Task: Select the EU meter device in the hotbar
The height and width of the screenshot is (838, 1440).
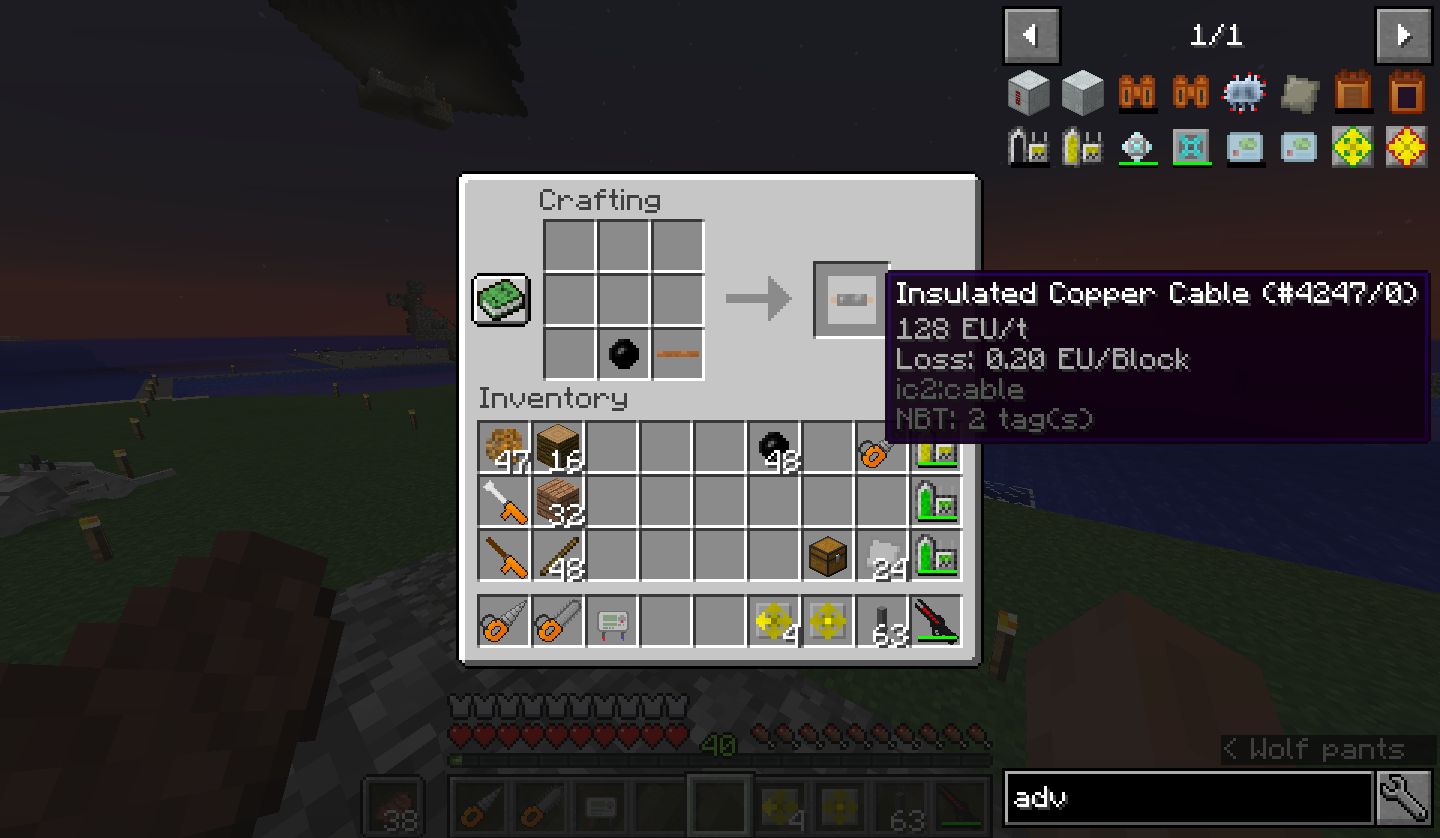Action: tap(612, 621)
